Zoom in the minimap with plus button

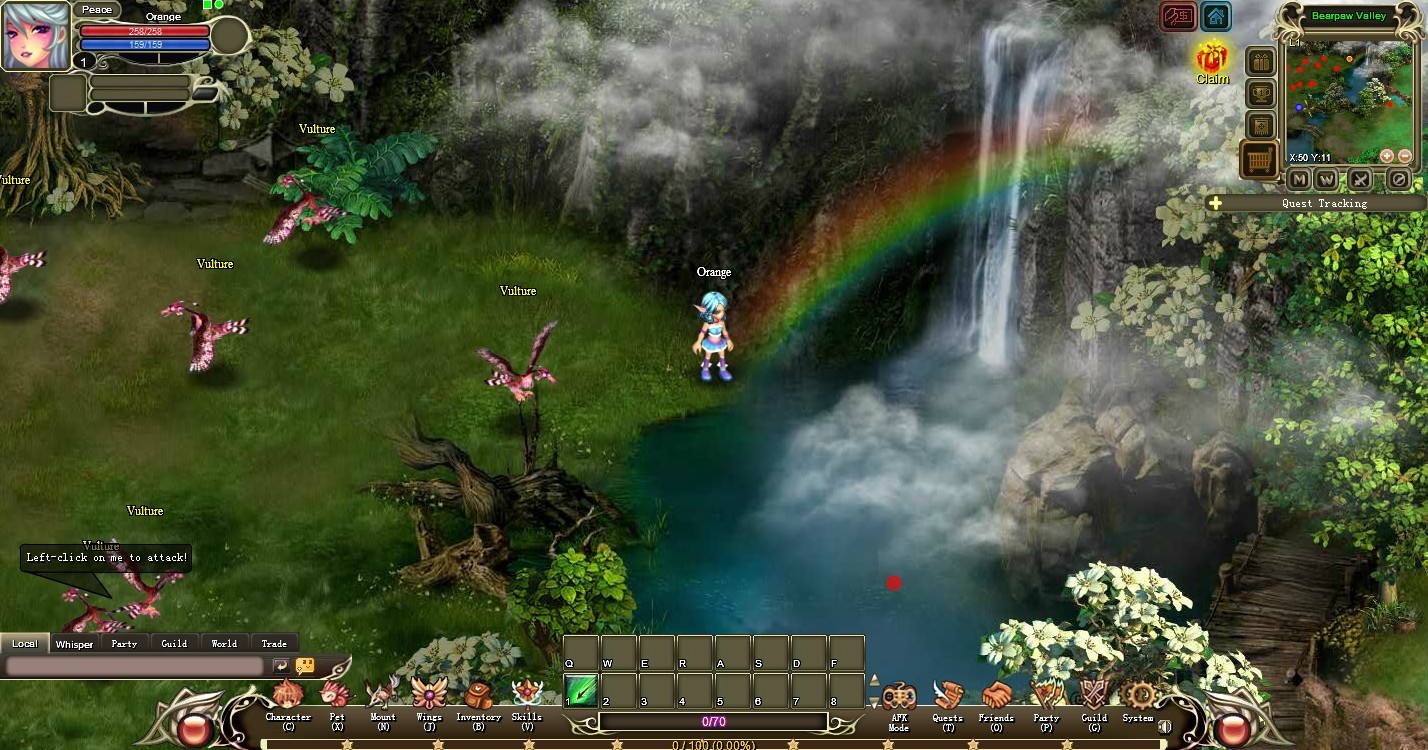coord(1388,156)
